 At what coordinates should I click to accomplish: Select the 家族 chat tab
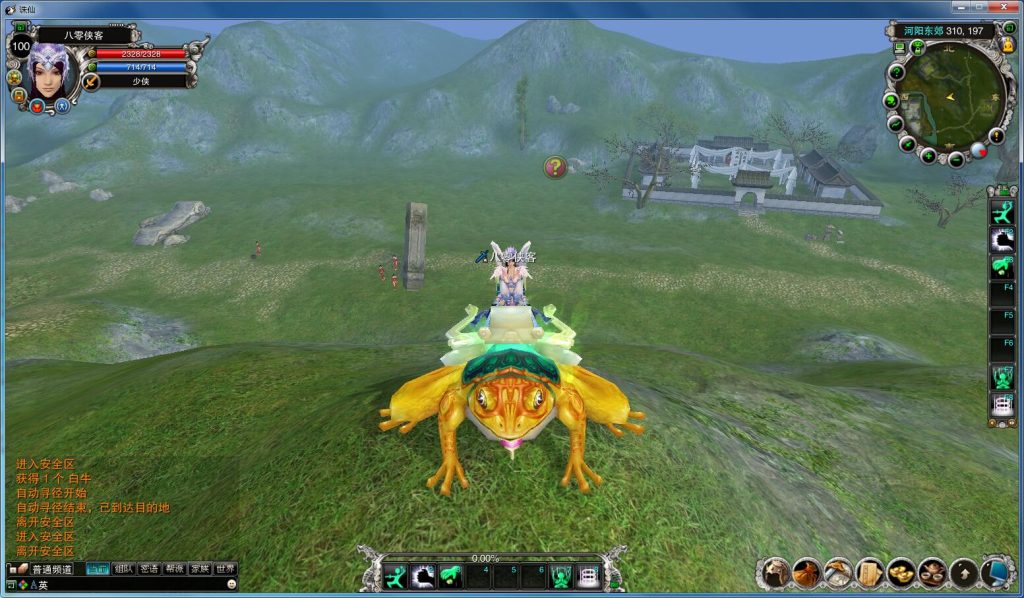pyautogui.click(x=200, y=569)
